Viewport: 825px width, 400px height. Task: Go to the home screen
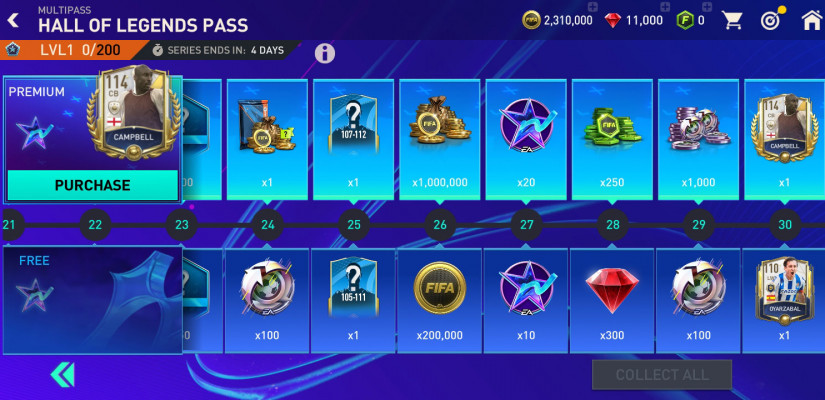pyautogui.click(x=811, y=20)
